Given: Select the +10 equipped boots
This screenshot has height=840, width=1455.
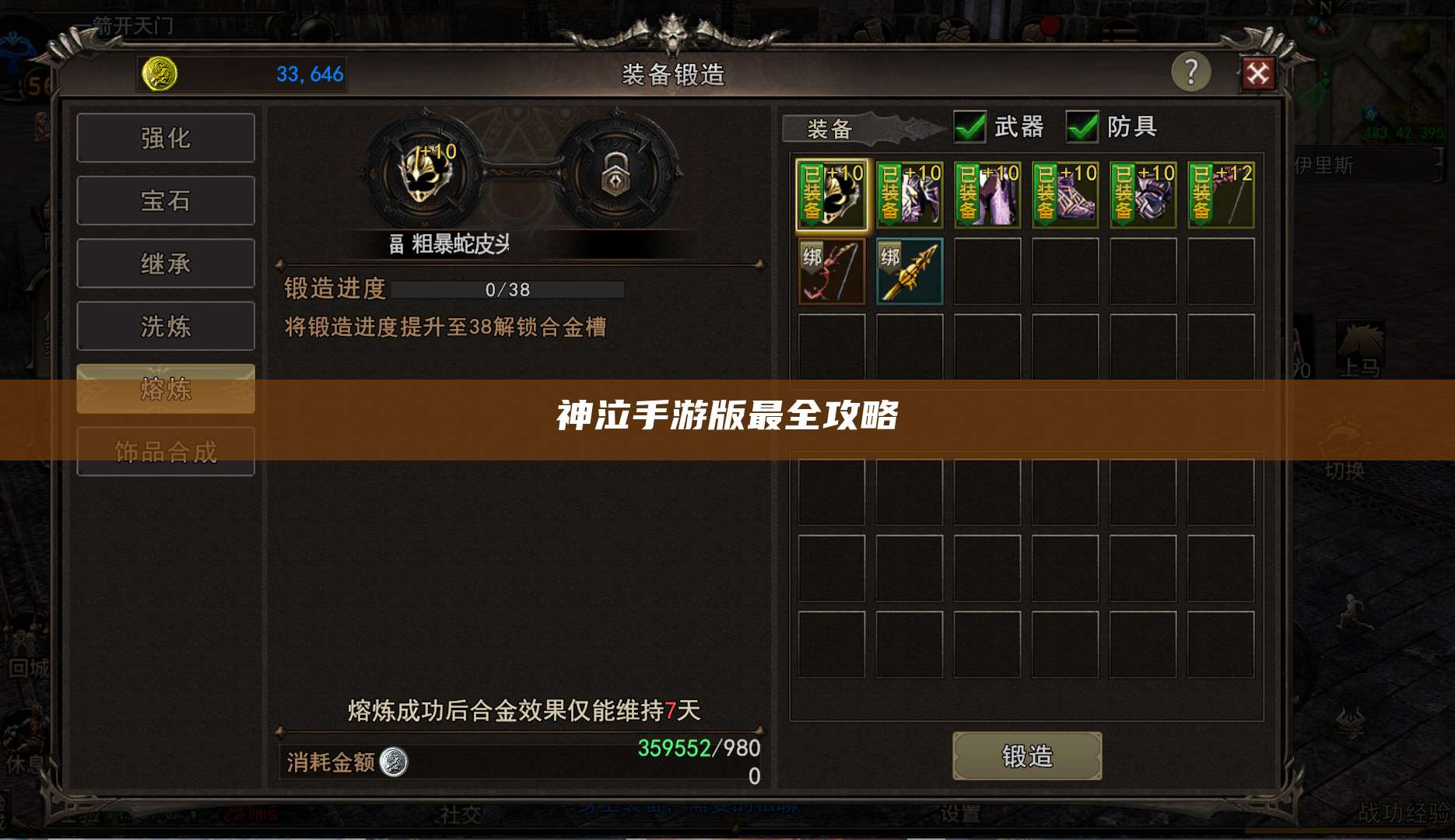Looking at the screenshot, I should click(x=1064, y=194).
